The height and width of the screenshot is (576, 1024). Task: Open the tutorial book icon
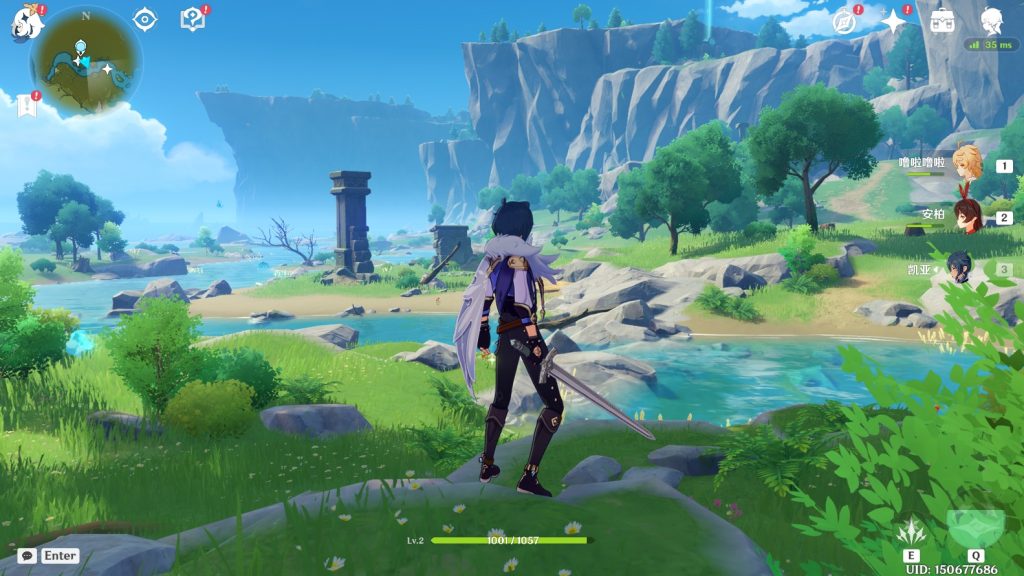(192, 19)
